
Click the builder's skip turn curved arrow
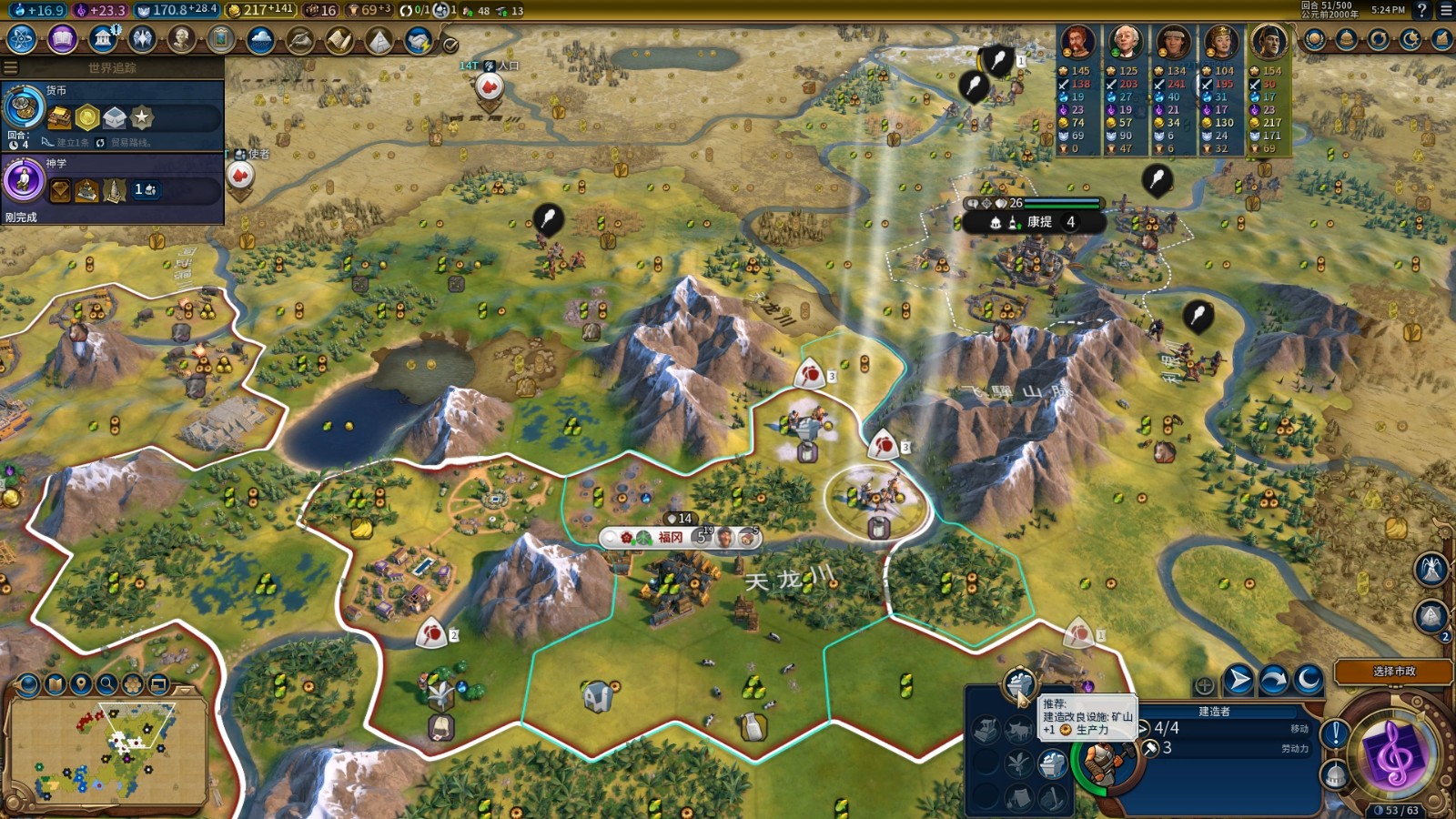pos(1274,680)
